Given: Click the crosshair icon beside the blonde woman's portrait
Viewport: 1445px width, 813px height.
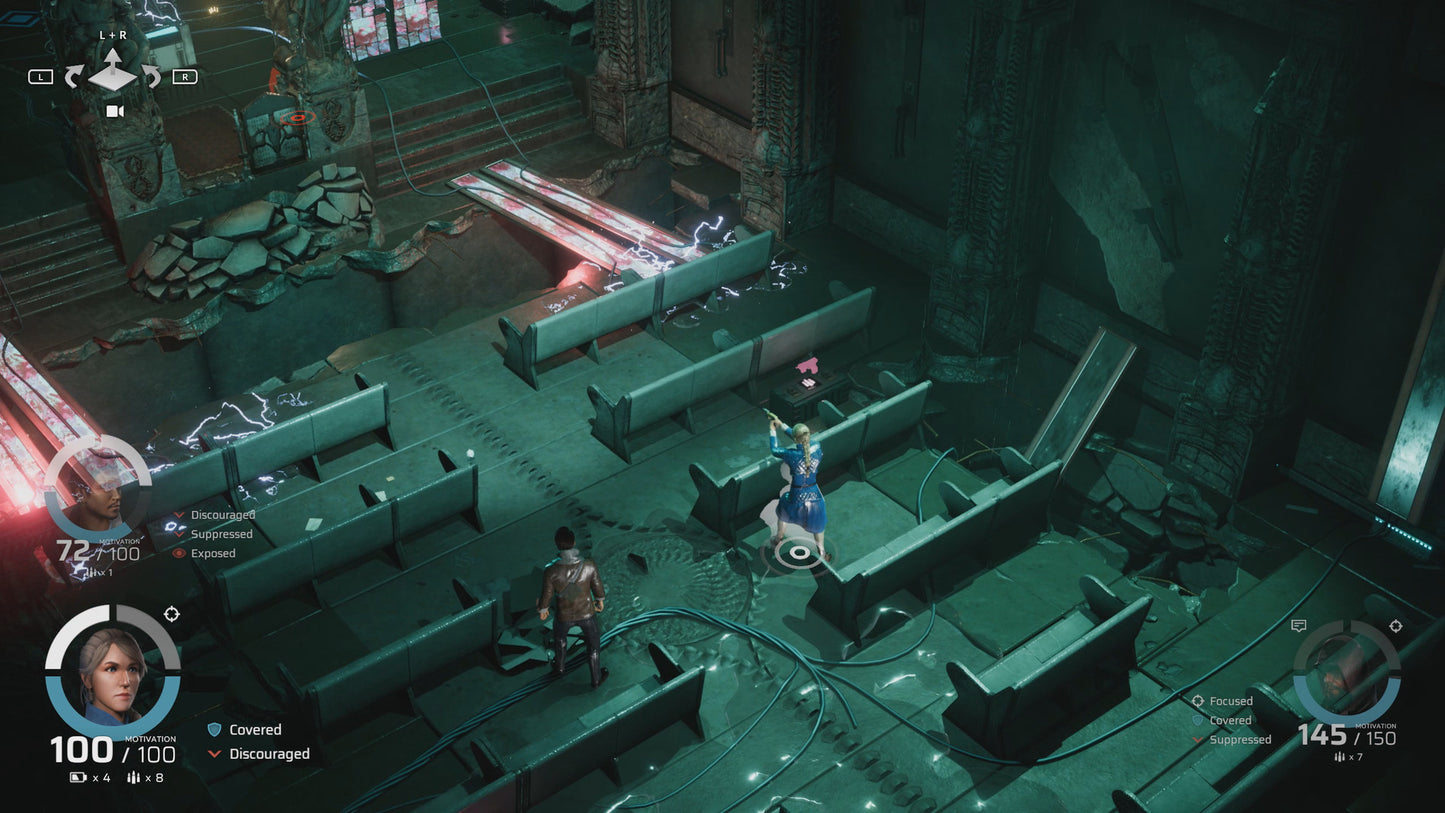Looking at the screenshot, I should 171,614.
